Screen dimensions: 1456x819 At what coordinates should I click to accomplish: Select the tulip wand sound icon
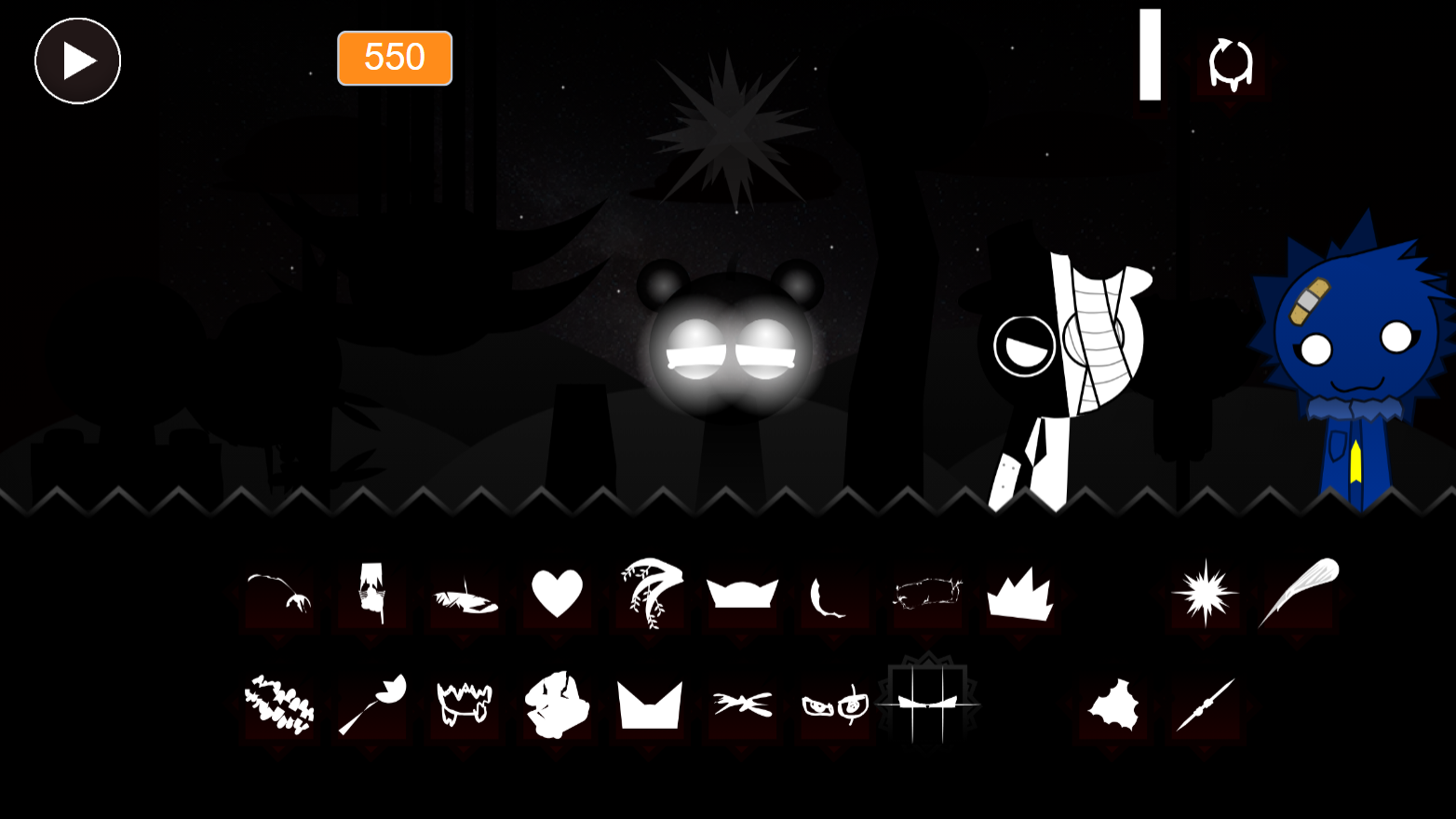[372, 703]
